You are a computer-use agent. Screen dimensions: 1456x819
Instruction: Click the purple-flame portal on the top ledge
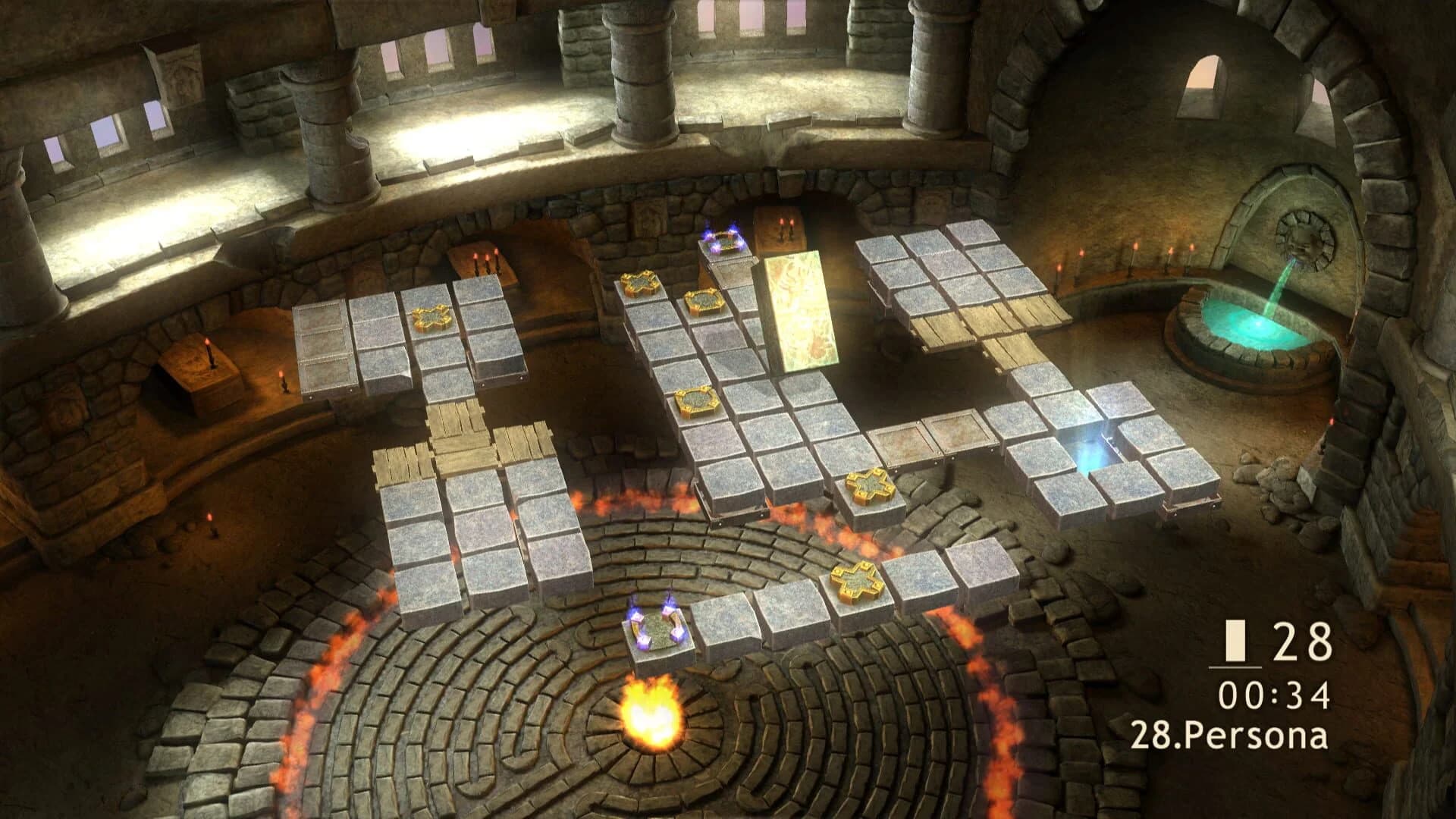pos(720,239)
